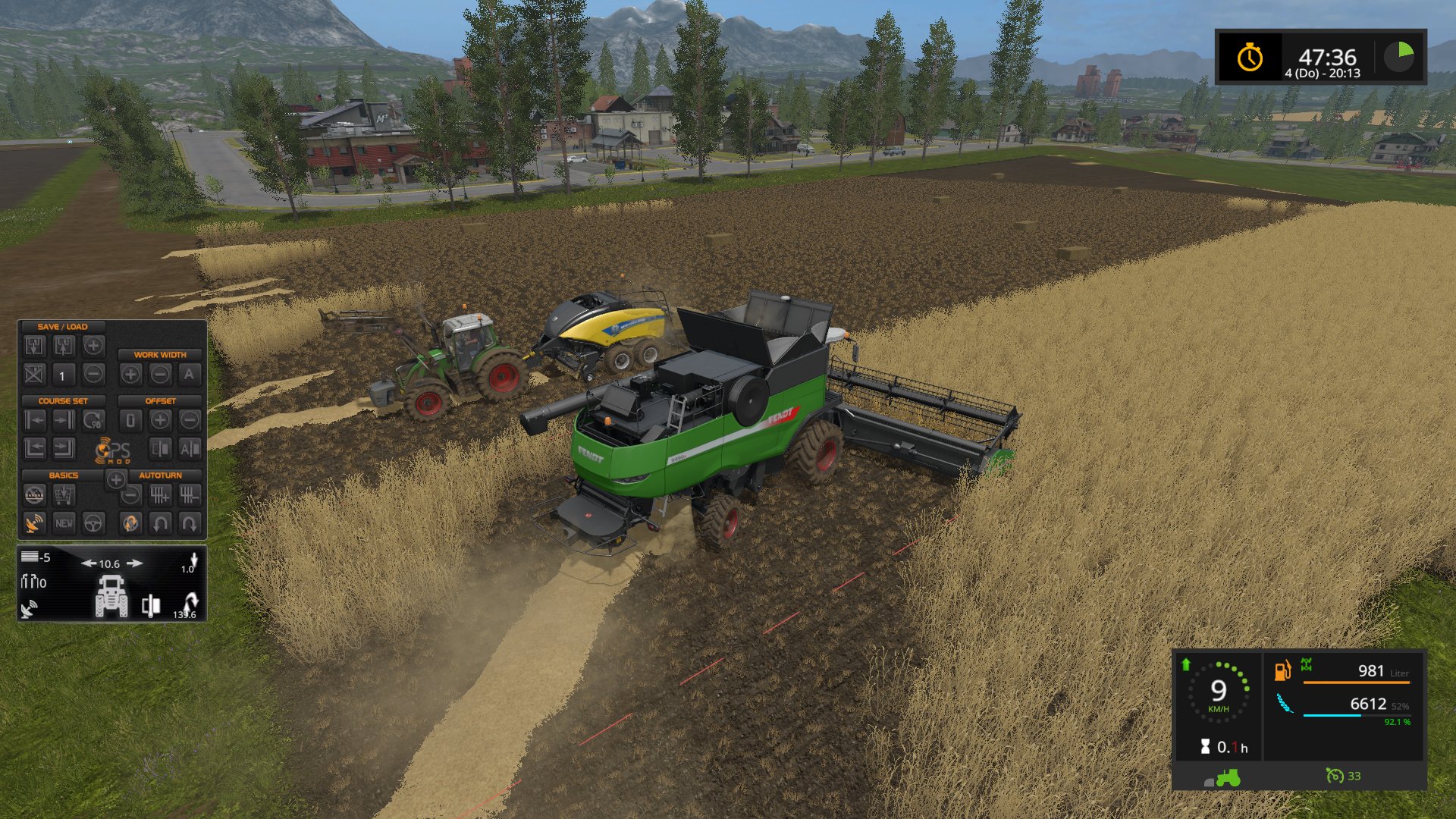Delete the saved course slot
This screenshot has width=1456, height=819.
pos(34,374)
